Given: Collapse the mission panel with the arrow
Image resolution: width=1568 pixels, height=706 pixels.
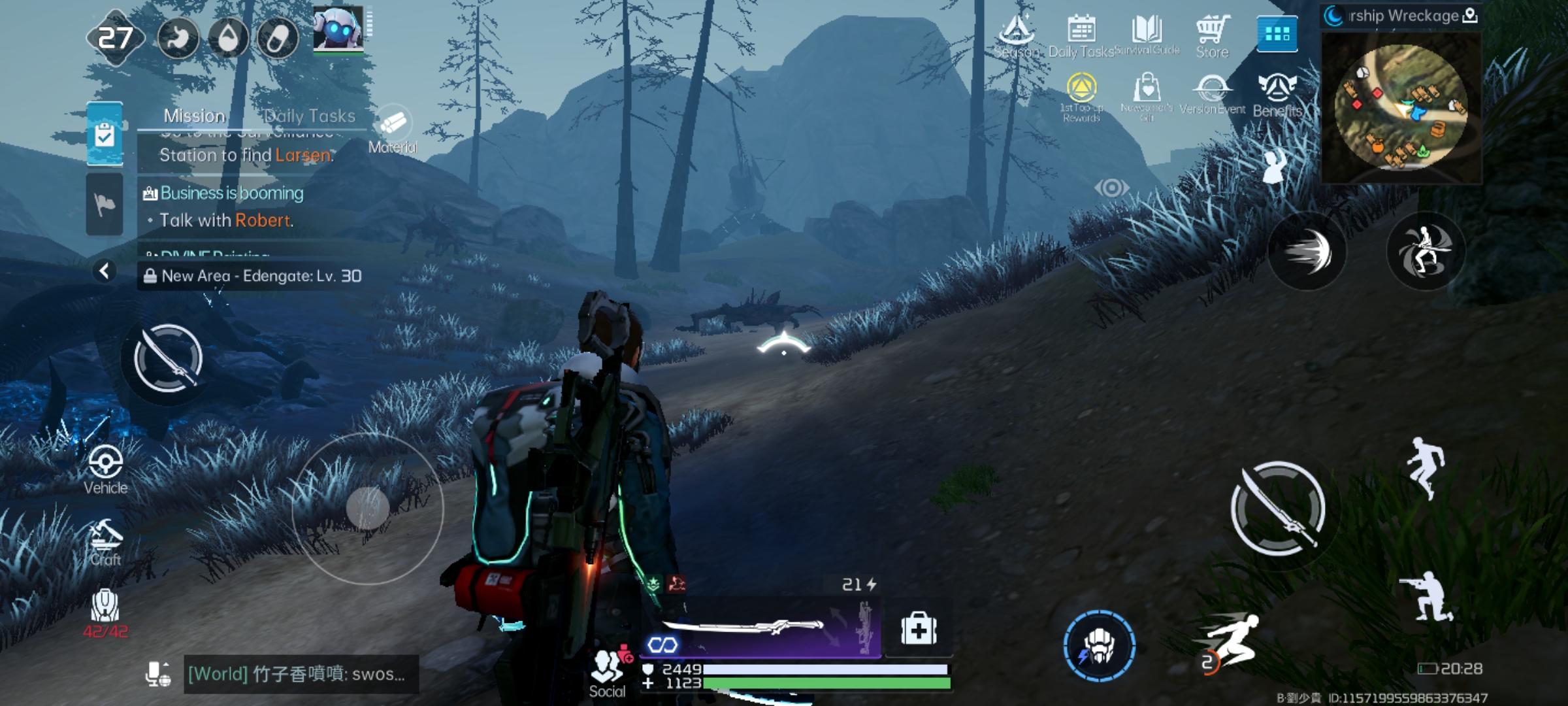Looking at the screenshot, I should tap(105, 271).
